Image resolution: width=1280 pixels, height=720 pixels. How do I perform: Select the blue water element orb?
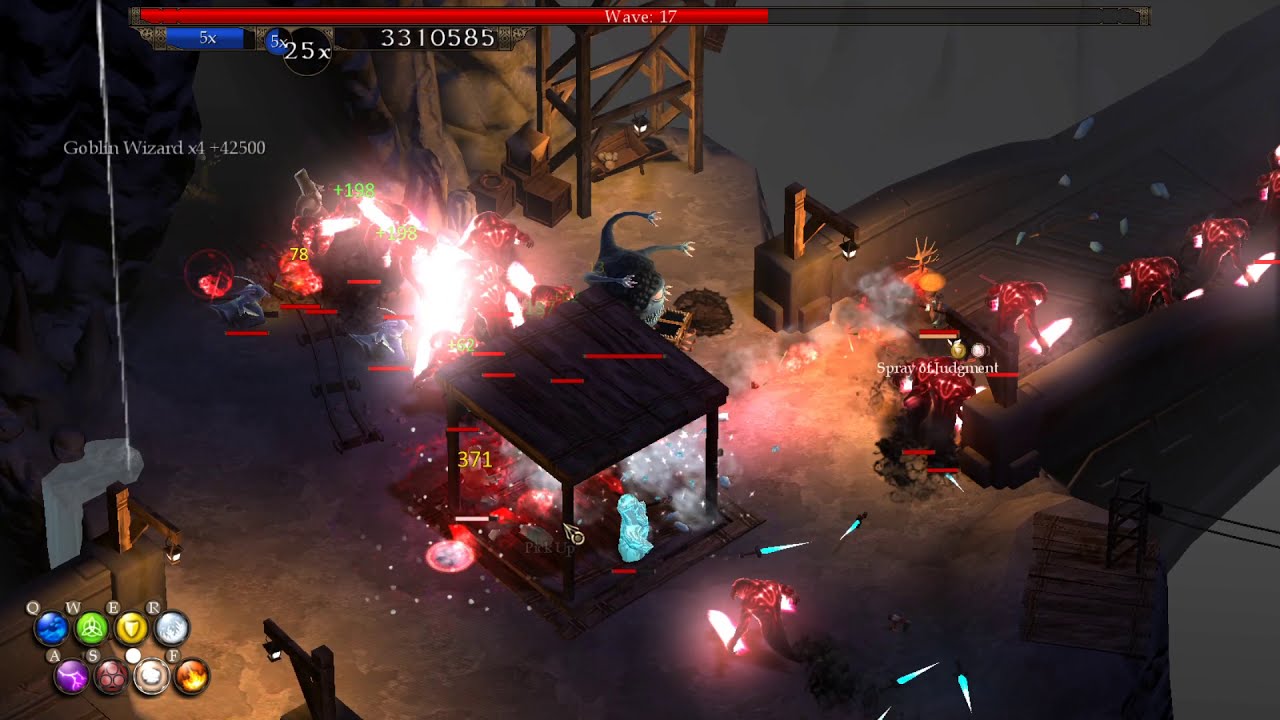[51, 628]
